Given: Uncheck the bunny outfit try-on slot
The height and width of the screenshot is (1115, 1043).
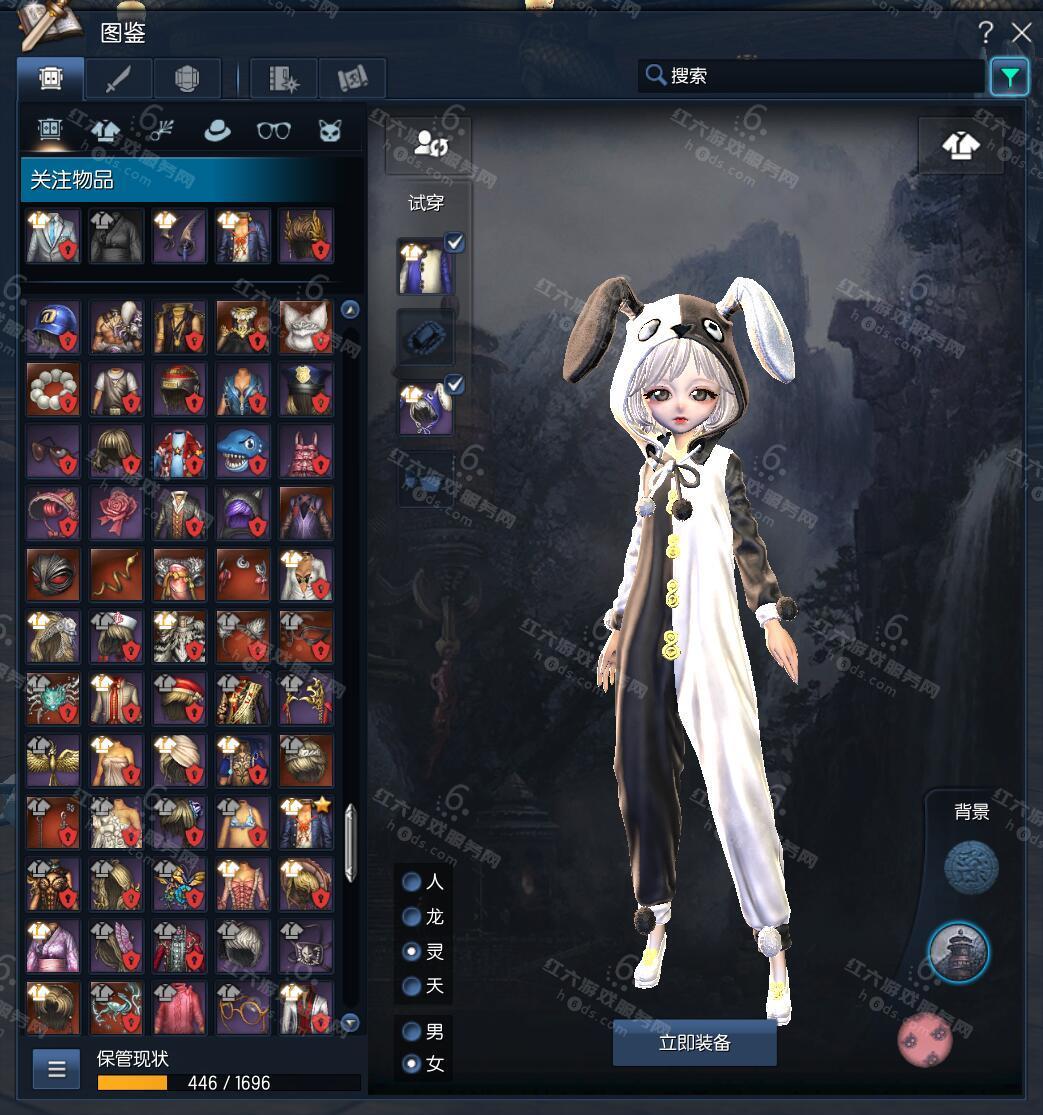Looking at the screenshot, I should click(x=454, y=242).
